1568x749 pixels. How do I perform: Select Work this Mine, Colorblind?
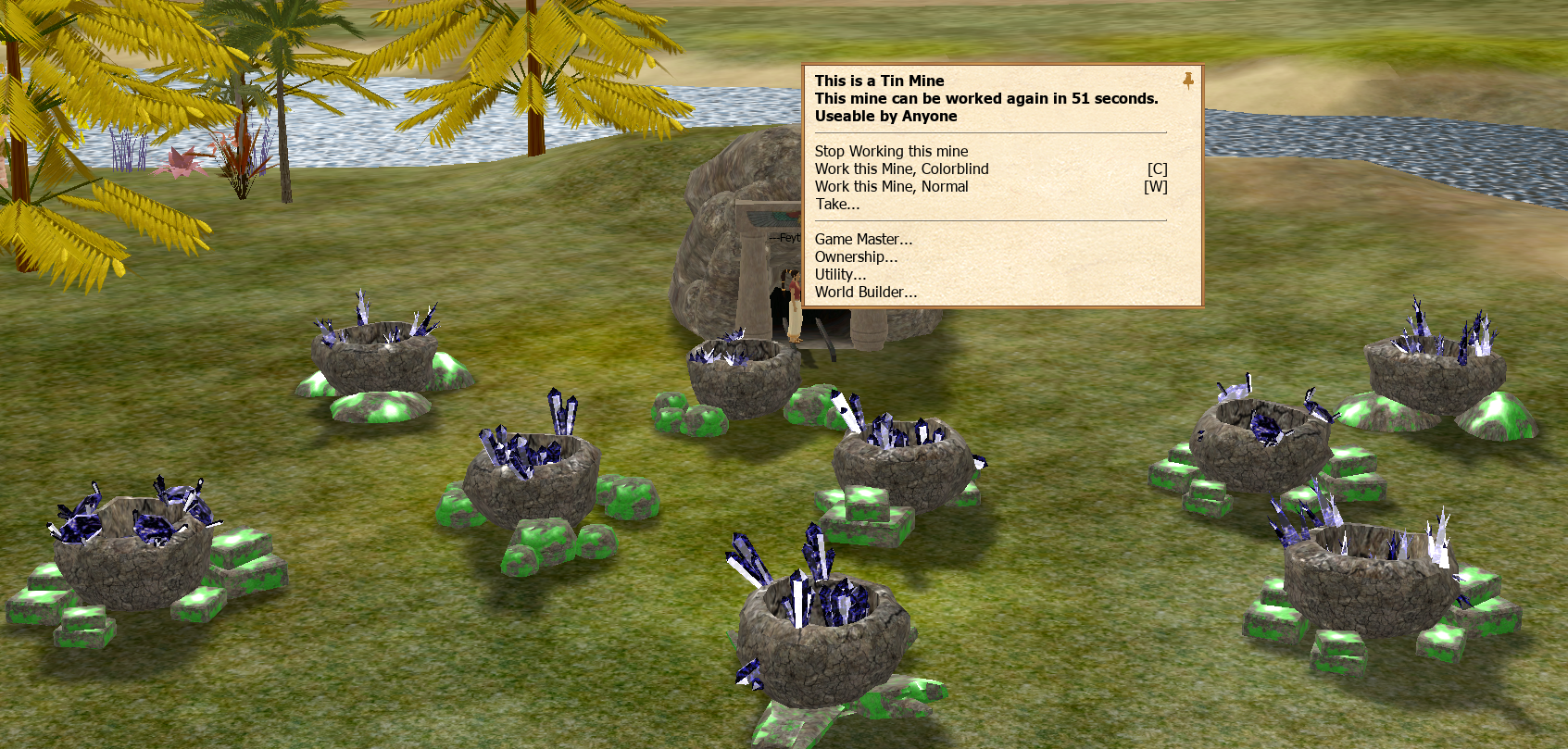[x=901, y=169]
